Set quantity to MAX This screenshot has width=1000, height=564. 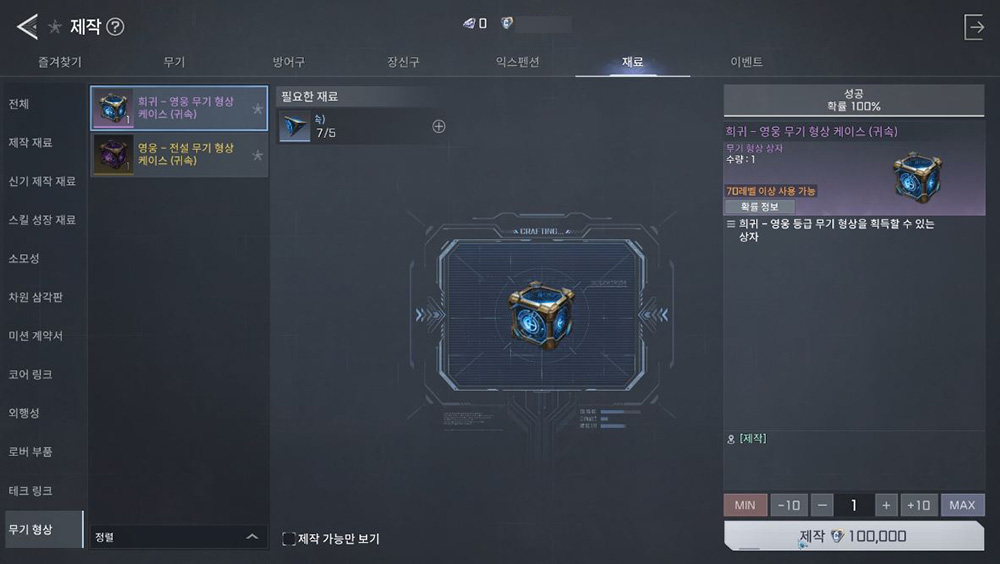pos(962,505)
